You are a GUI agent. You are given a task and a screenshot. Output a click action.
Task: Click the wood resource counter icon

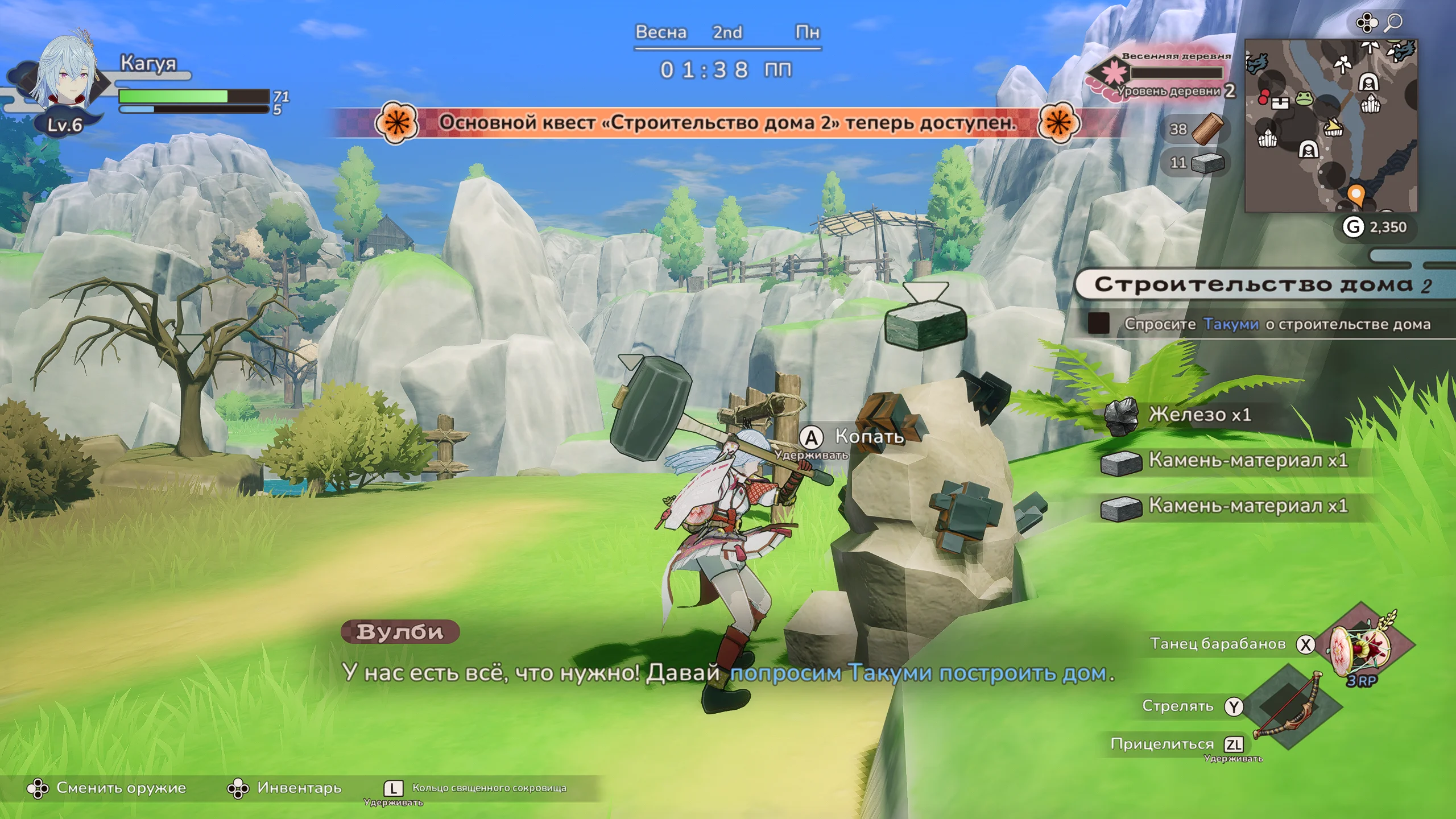pyautogui.click(x=1206, y=129)
